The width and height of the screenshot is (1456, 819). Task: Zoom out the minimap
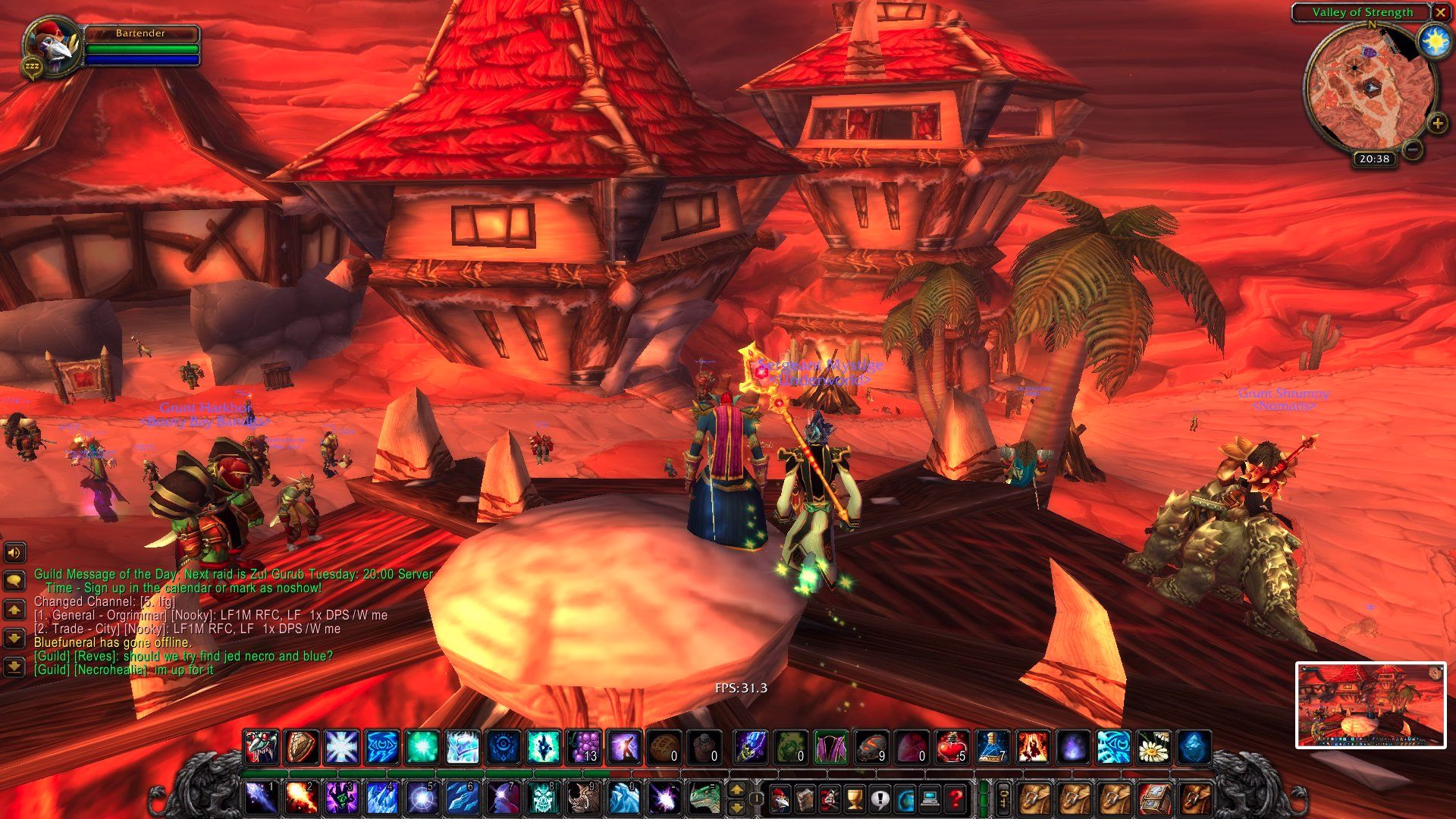tap(1412, 149)
